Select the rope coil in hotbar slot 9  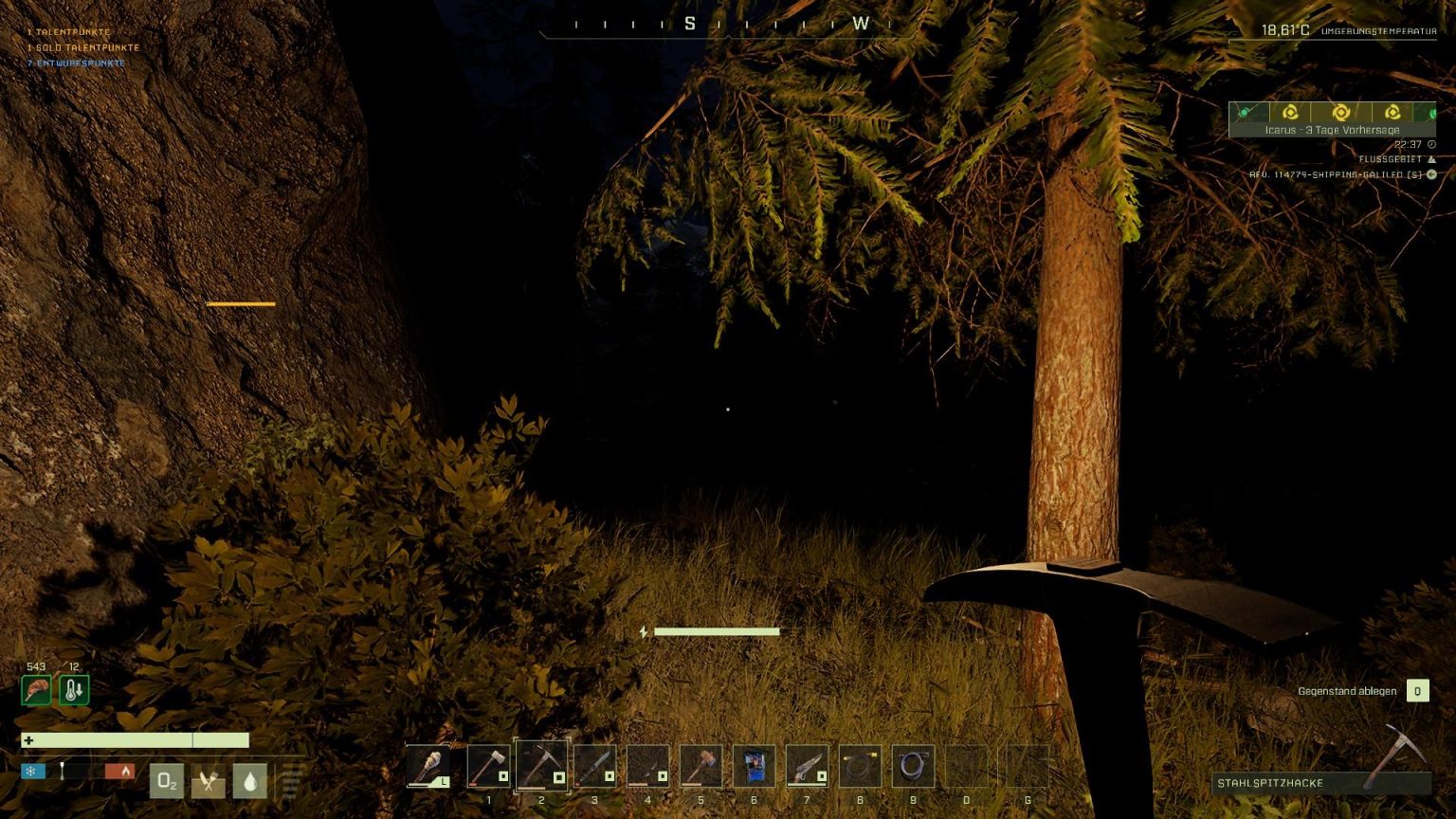point(914,768)
